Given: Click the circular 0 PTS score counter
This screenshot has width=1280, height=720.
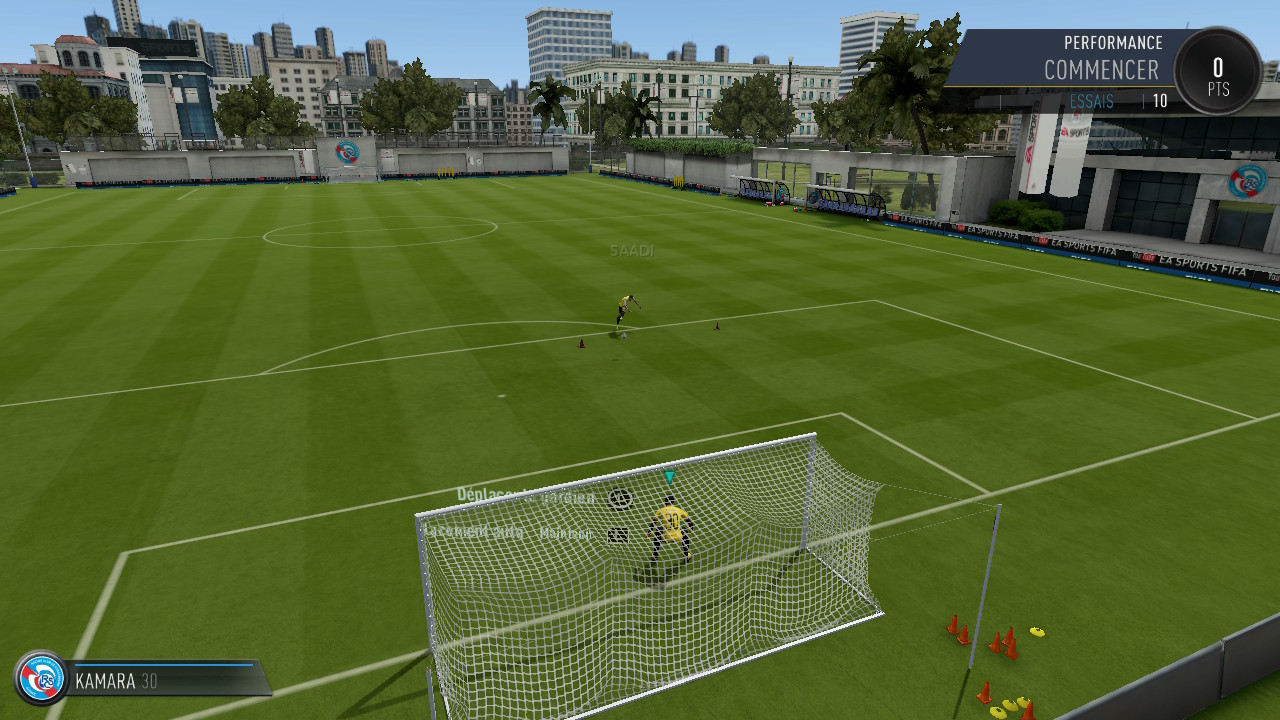Looking at the screenshot, I should point(1217,70).
